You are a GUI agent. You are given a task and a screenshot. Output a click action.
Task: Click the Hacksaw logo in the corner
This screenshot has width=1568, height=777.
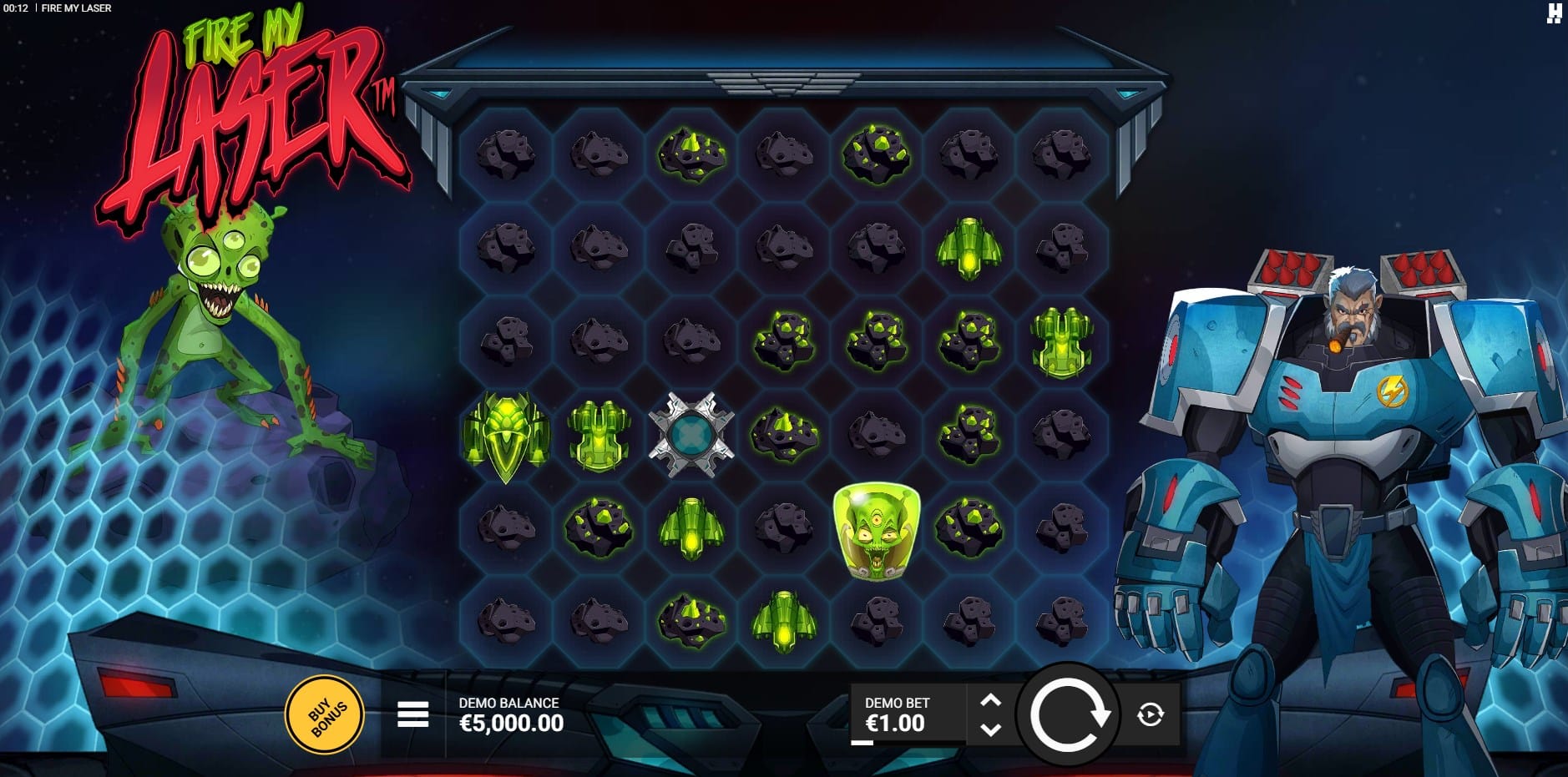coord(1554,13)
